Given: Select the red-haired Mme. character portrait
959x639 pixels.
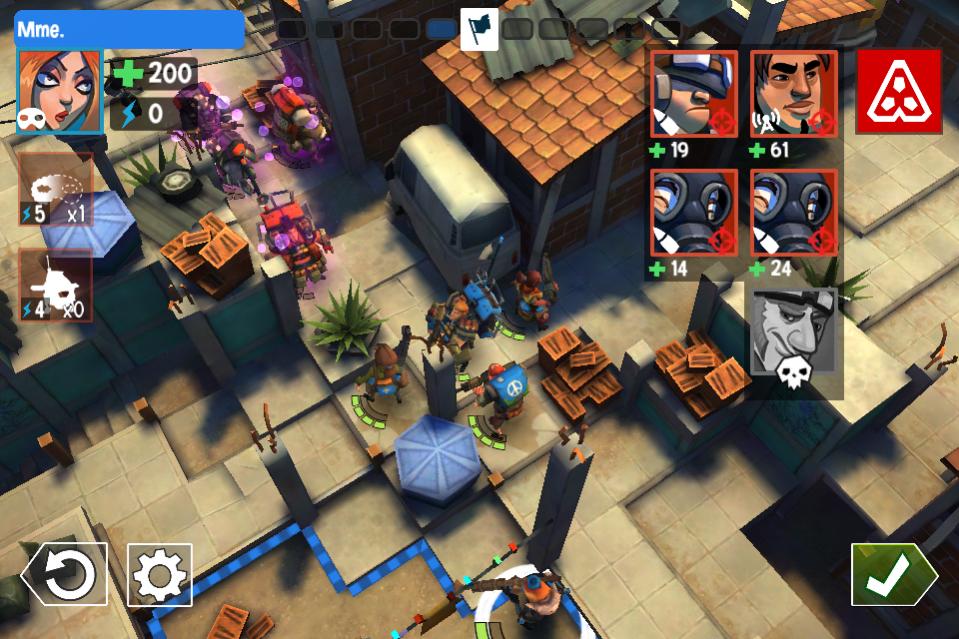Looking at the screenshot, I should pyautogui.click(x=59, y=91).
